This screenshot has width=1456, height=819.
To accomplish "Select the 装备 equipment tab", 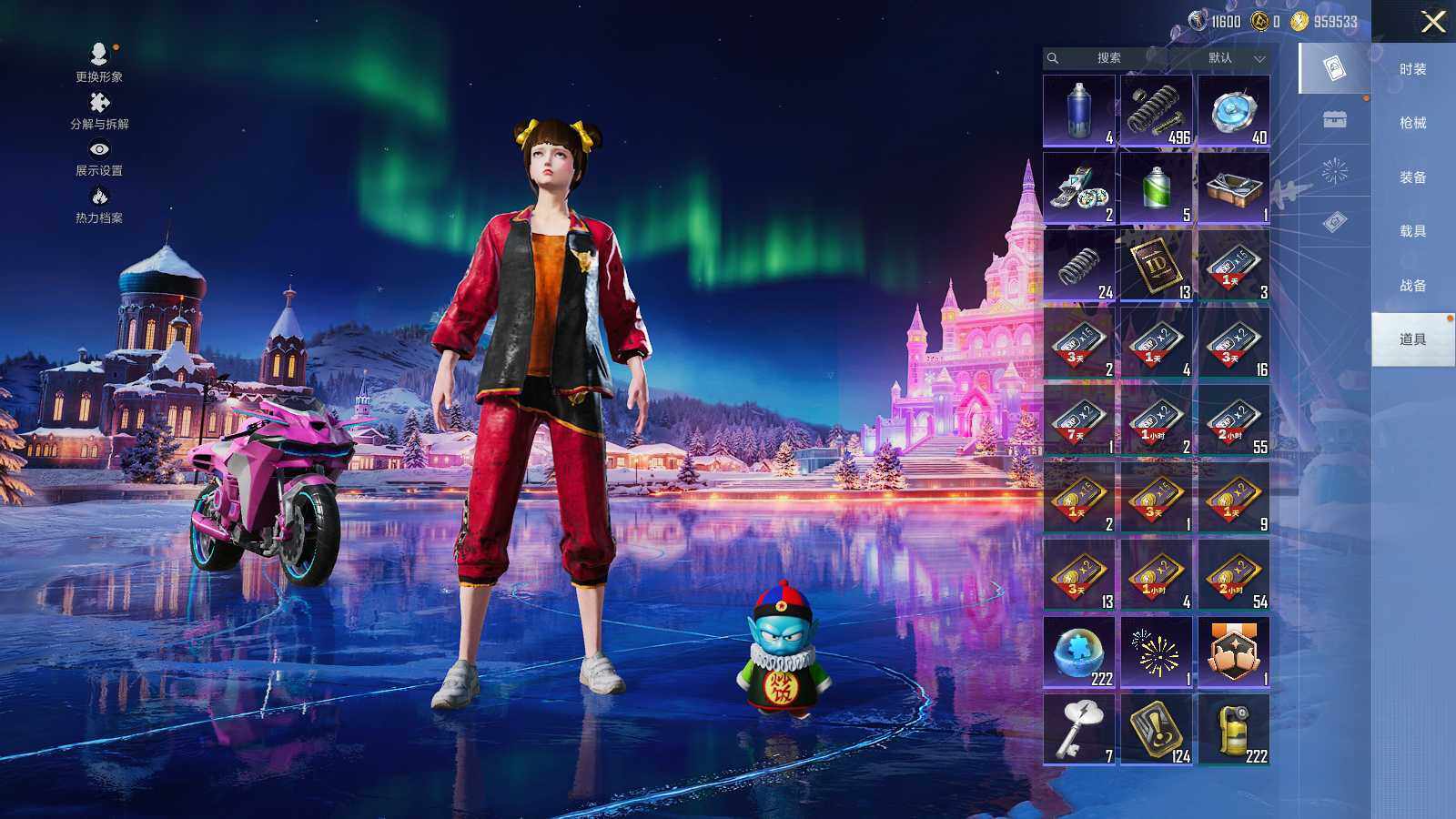I will tap(1412, 177).
